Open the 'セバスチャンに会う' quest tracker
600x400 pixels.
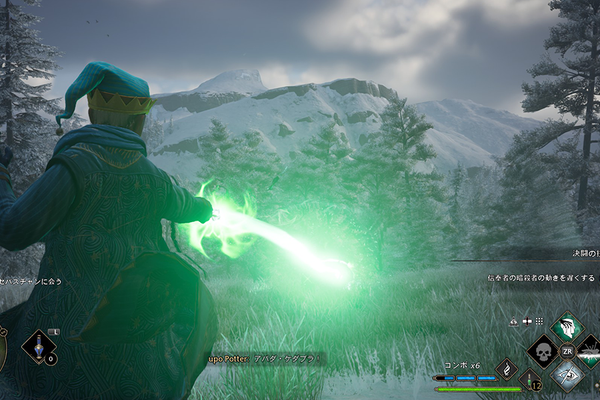32,282
